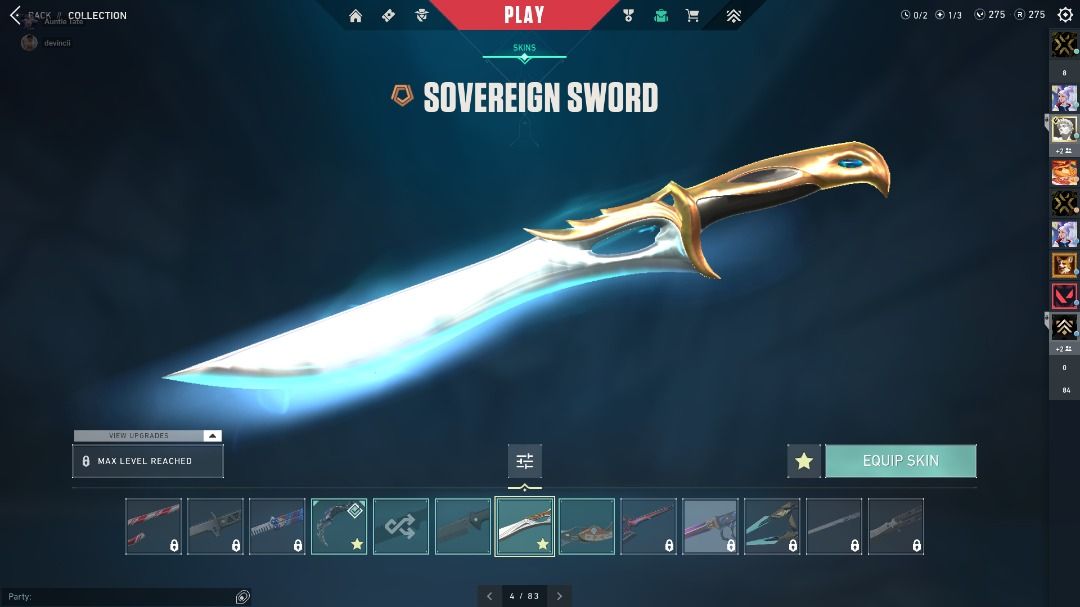Open the filter sliders button
This screenshot has height=607, width=1080.
[x=525, y=461]
